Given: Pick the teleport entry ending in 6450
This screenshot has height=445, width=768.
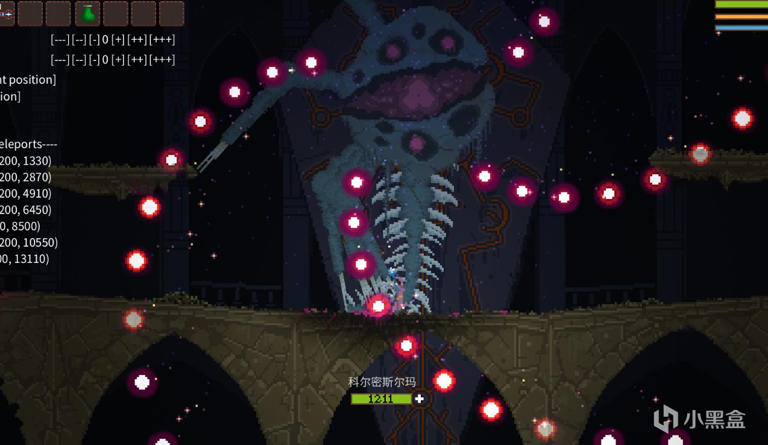Looking at the screenshot, I should [x=25, y=210].
